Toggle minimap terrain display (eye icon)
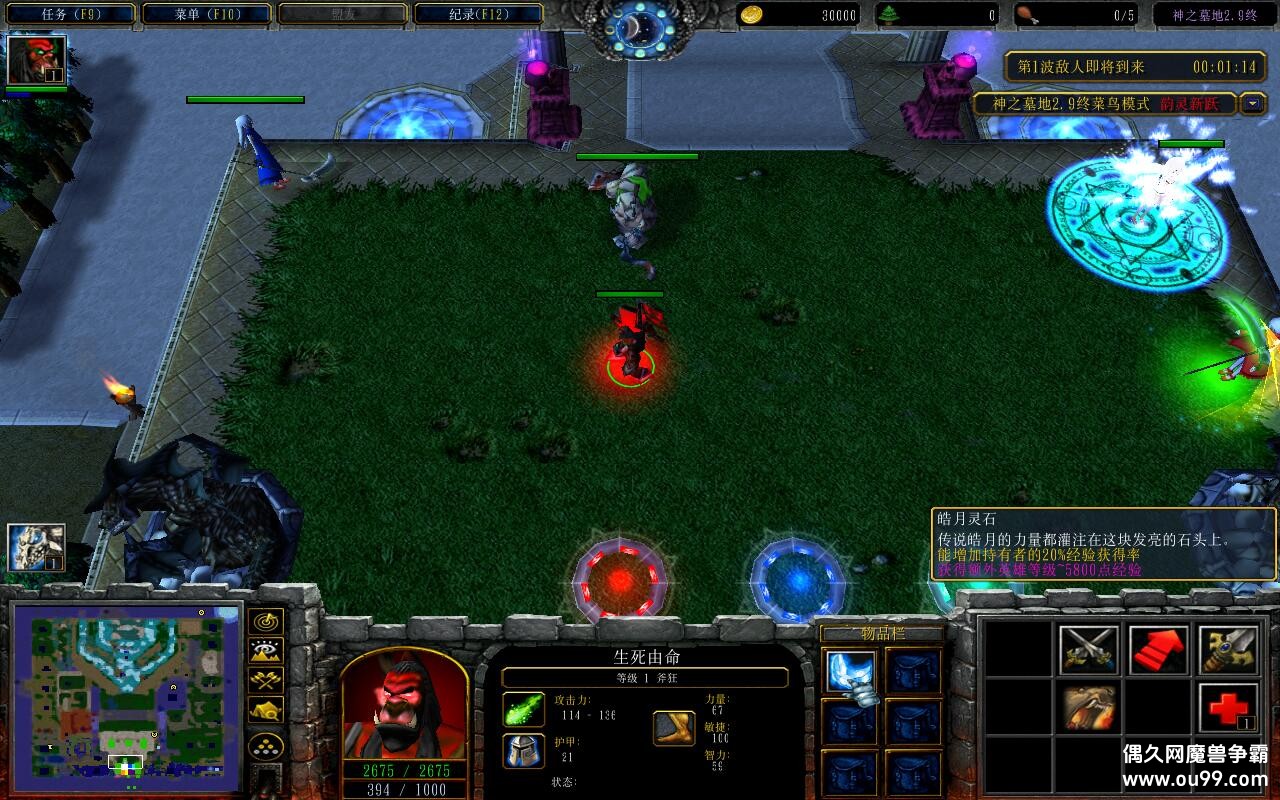 coord(266,651)
